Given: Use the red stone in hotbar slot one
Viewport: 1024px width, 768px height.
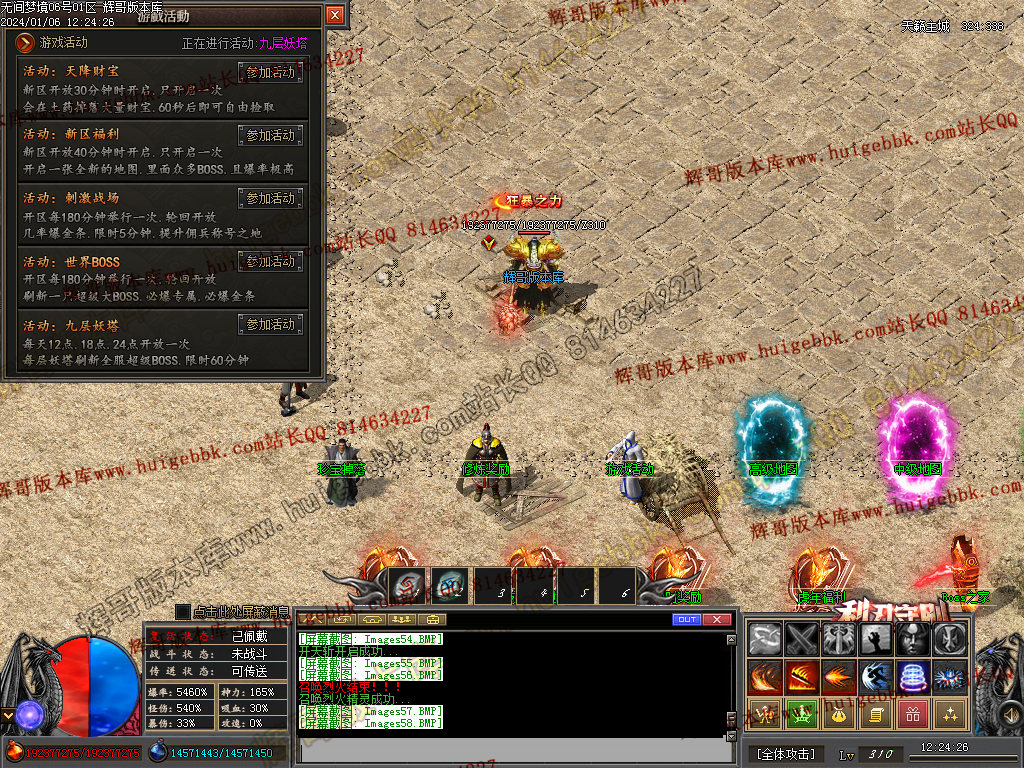Looking at the screenshot, I should click(406, 586).
